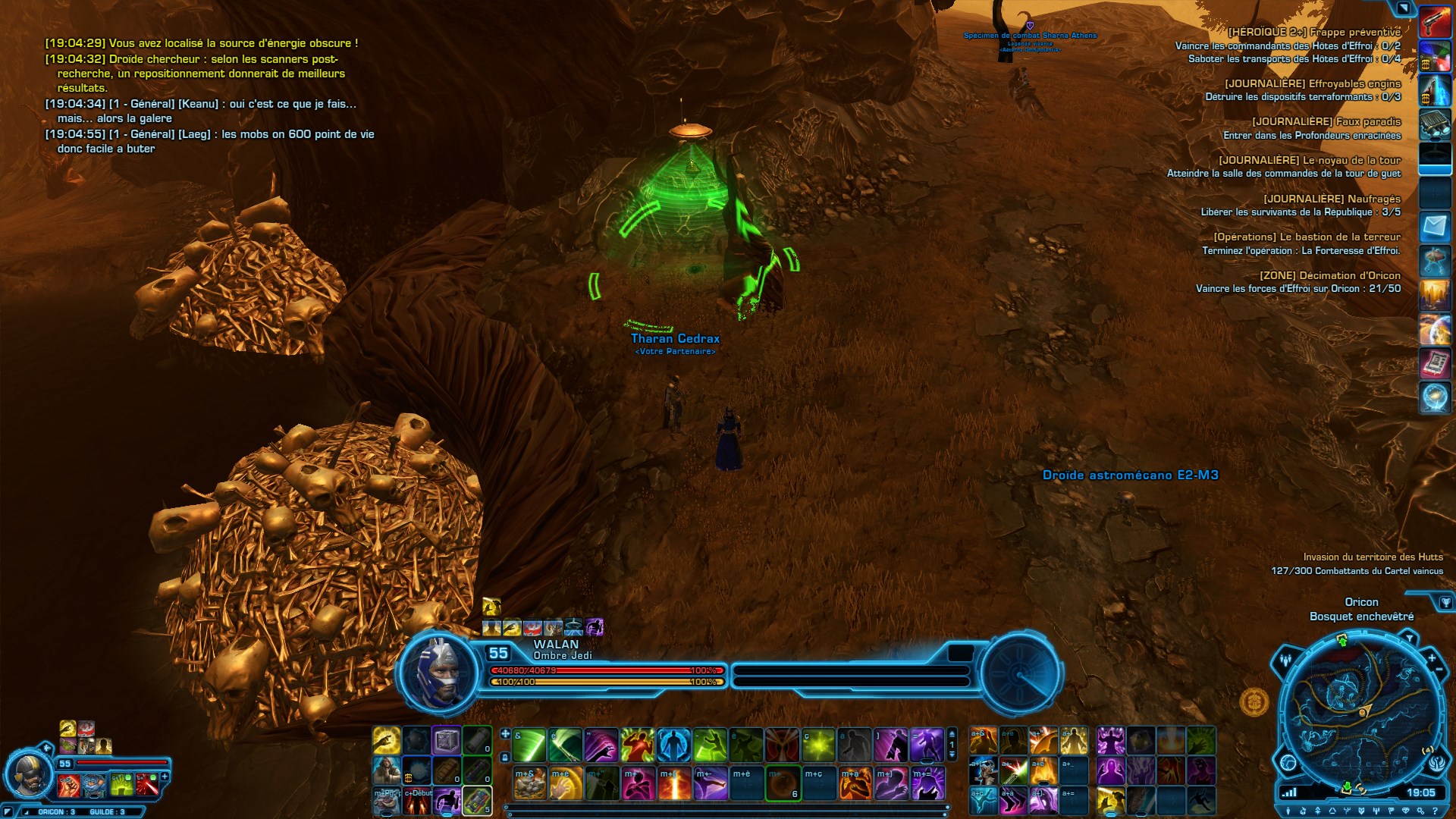Toggle the quickbar lock padlock
This screenshot has height=819, width=1456.
point(504,756)
